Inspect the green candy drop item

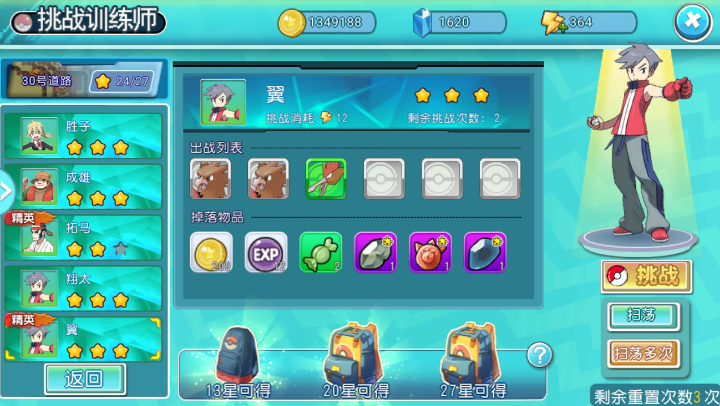[x=321, y=253]
